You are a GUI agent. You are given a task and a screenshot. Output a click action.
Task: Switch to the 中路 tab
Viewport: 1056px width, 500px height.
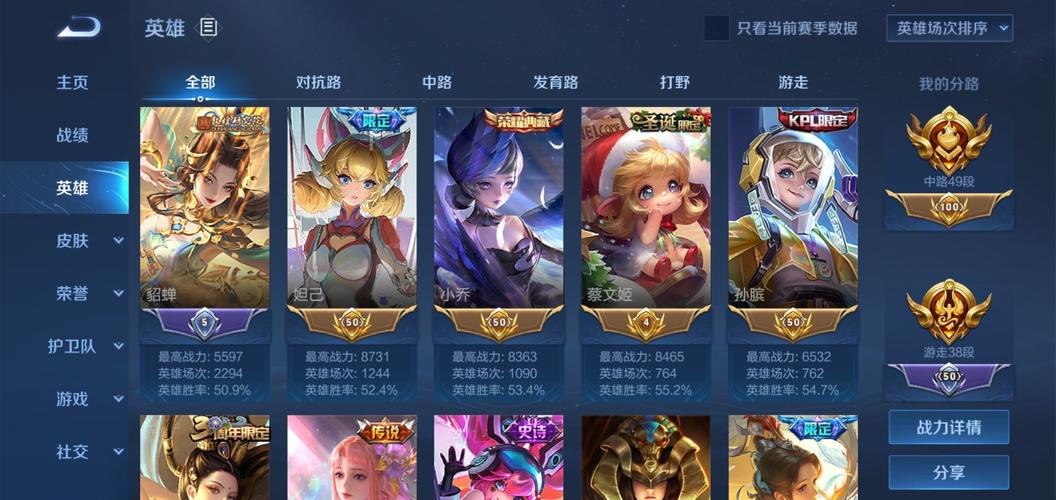point(437,83)
